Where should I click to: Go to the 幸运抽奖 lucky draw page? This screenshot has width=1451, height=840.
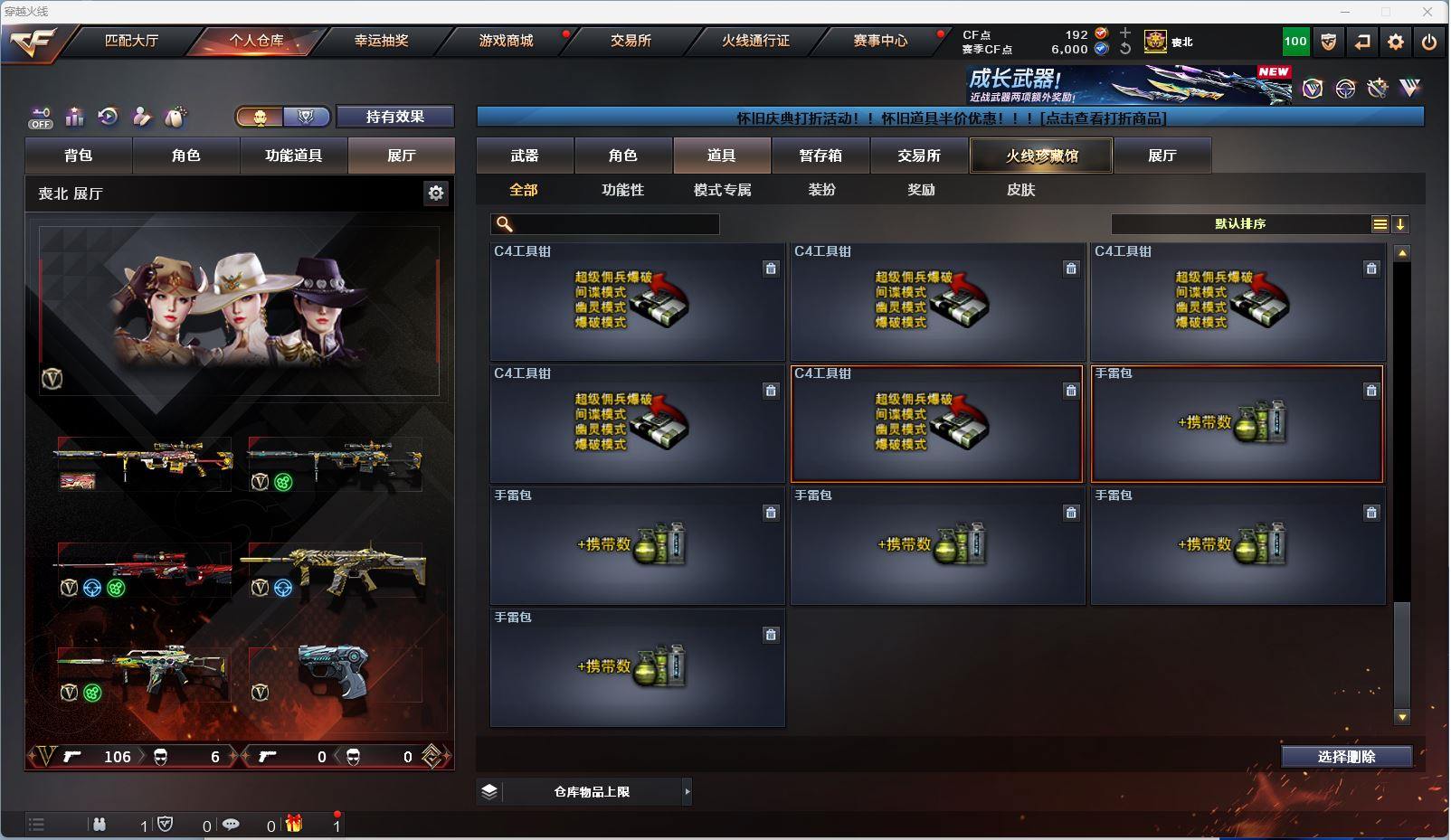pos(381,41)
